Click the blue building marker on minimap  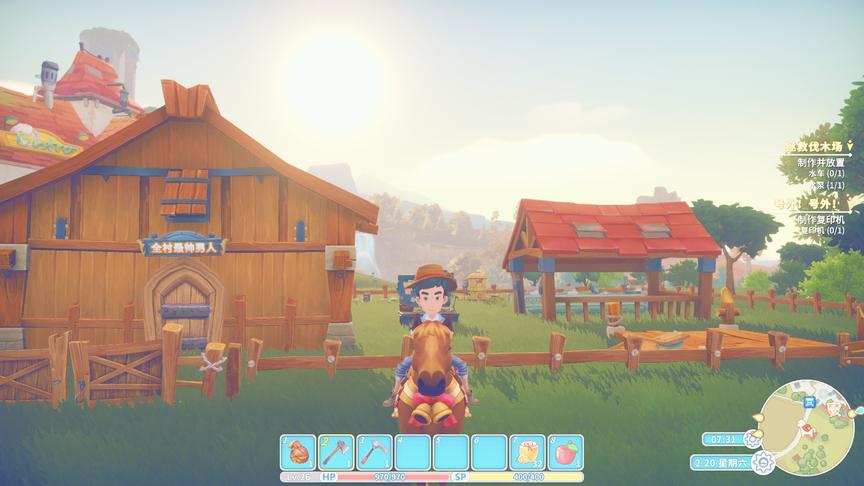pyautogui.click(x=810, y=403)
